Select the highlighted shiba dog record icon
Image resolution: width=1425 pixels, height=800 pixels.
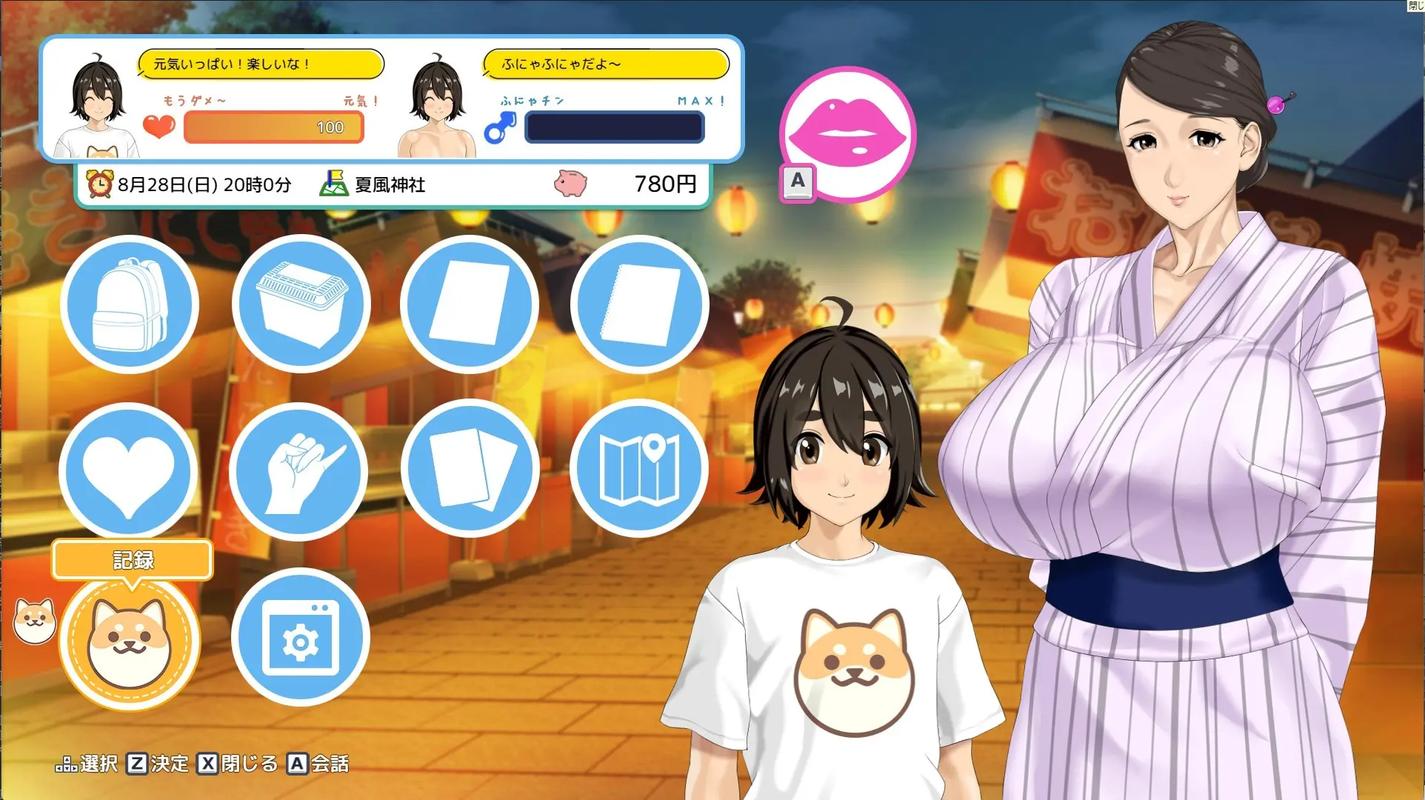(x=130, y=637)
